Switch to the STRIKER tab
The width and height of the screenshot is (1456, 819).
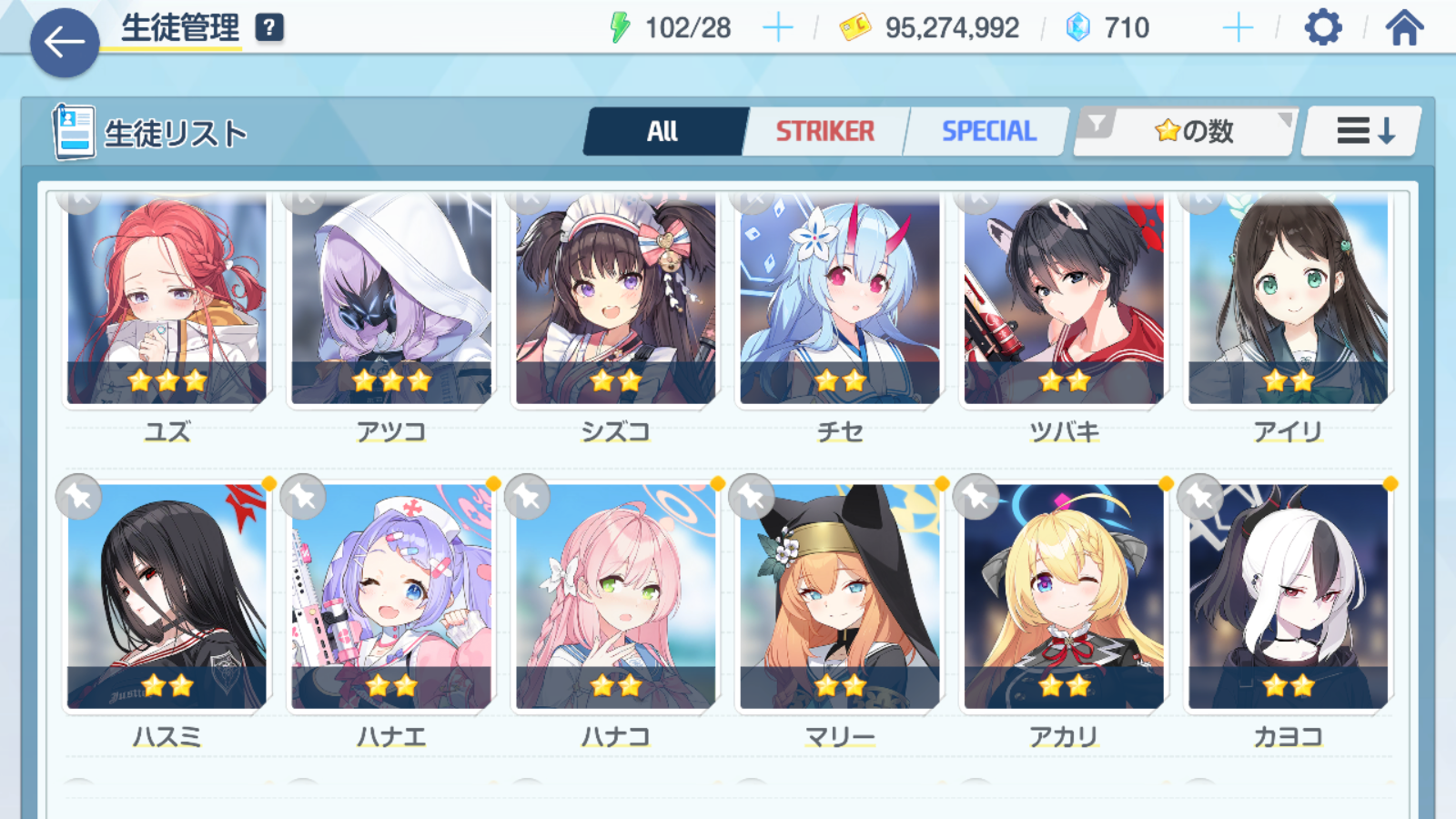point(824,132)
